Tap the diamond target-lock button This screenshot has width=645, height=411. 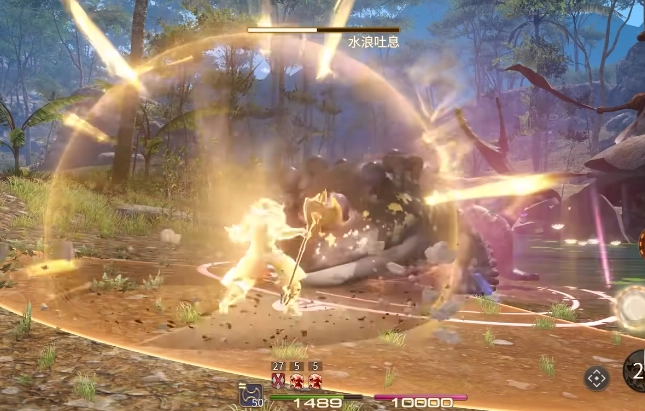pos(596,378)
